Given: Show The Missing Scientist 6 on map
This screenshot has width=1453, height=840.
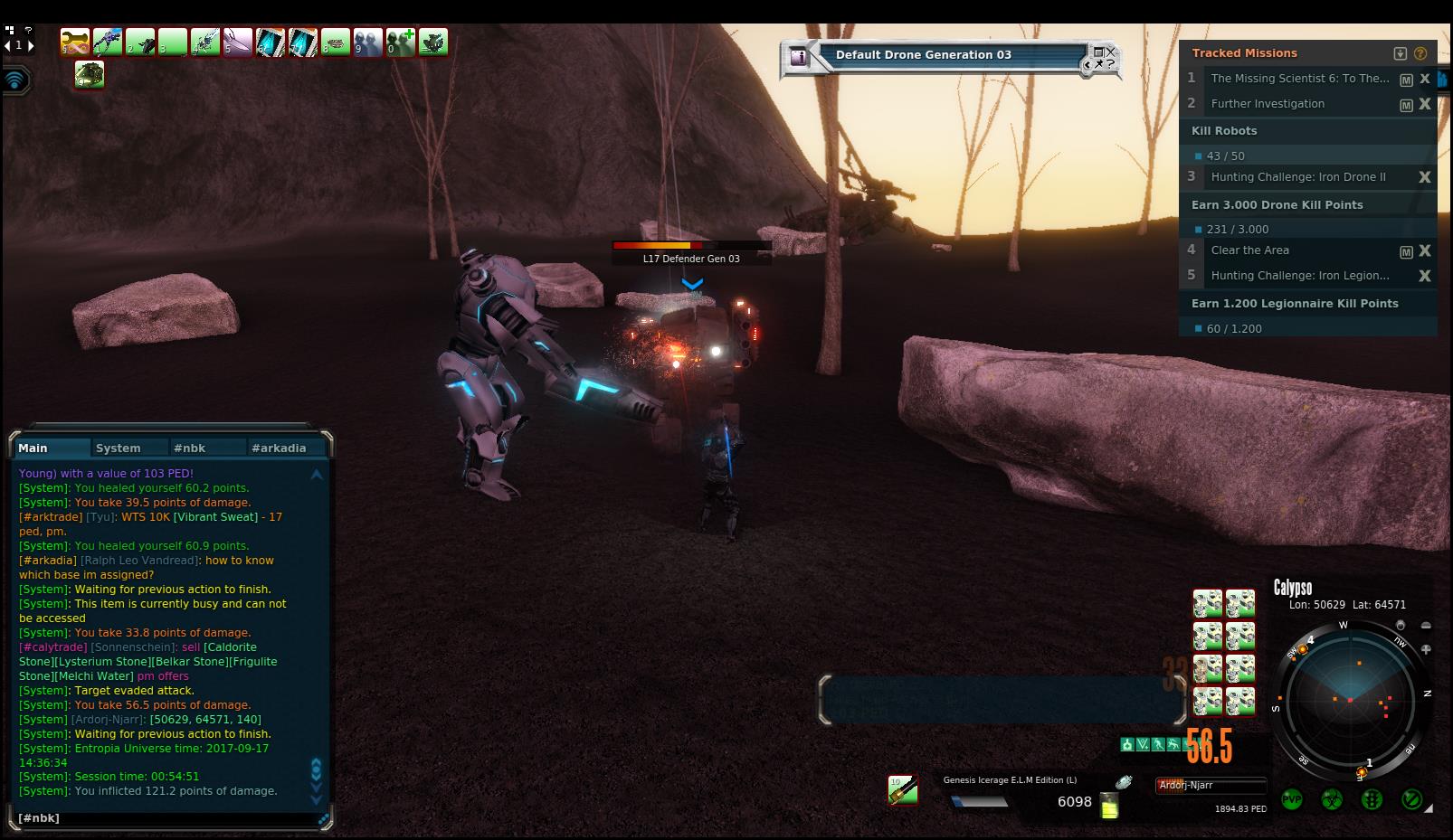Looking at the screenshot, I should point(1406,80).
